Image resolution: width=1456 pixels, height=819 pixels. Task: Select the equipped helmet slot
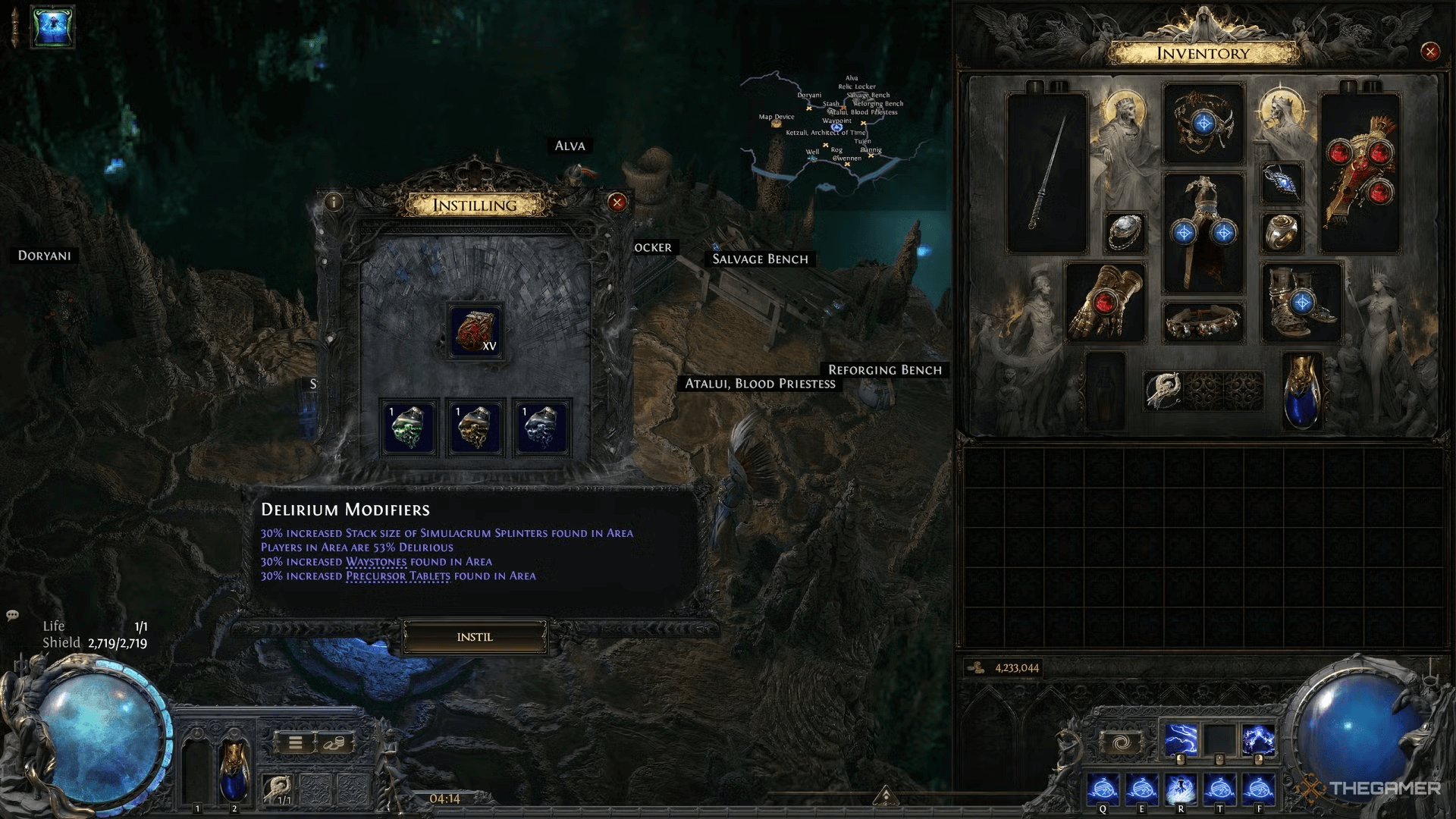[x=1203, y=123]
